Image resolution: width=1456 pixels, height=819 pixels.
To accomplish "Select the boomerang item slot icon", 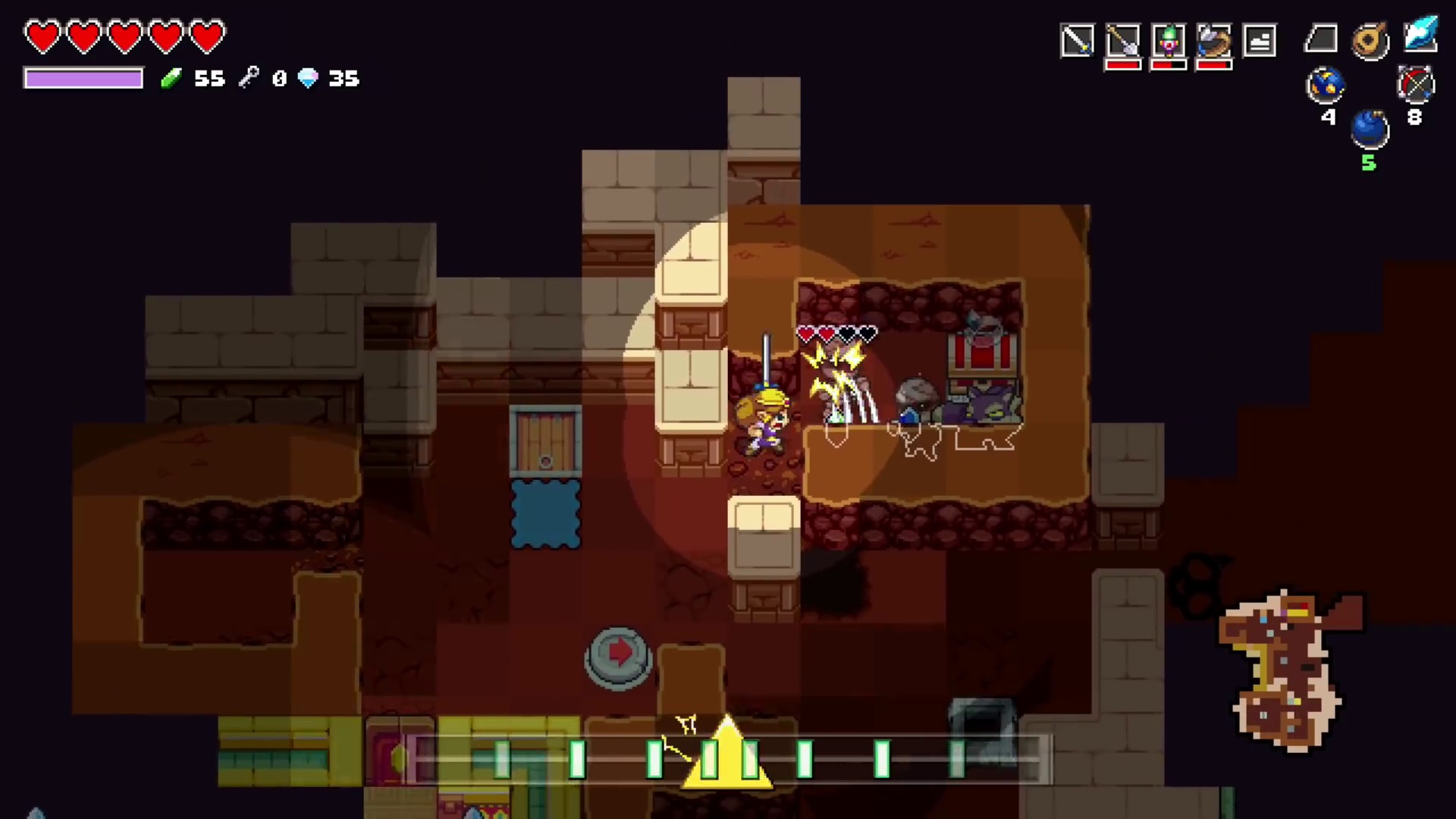I will 1213,39.
